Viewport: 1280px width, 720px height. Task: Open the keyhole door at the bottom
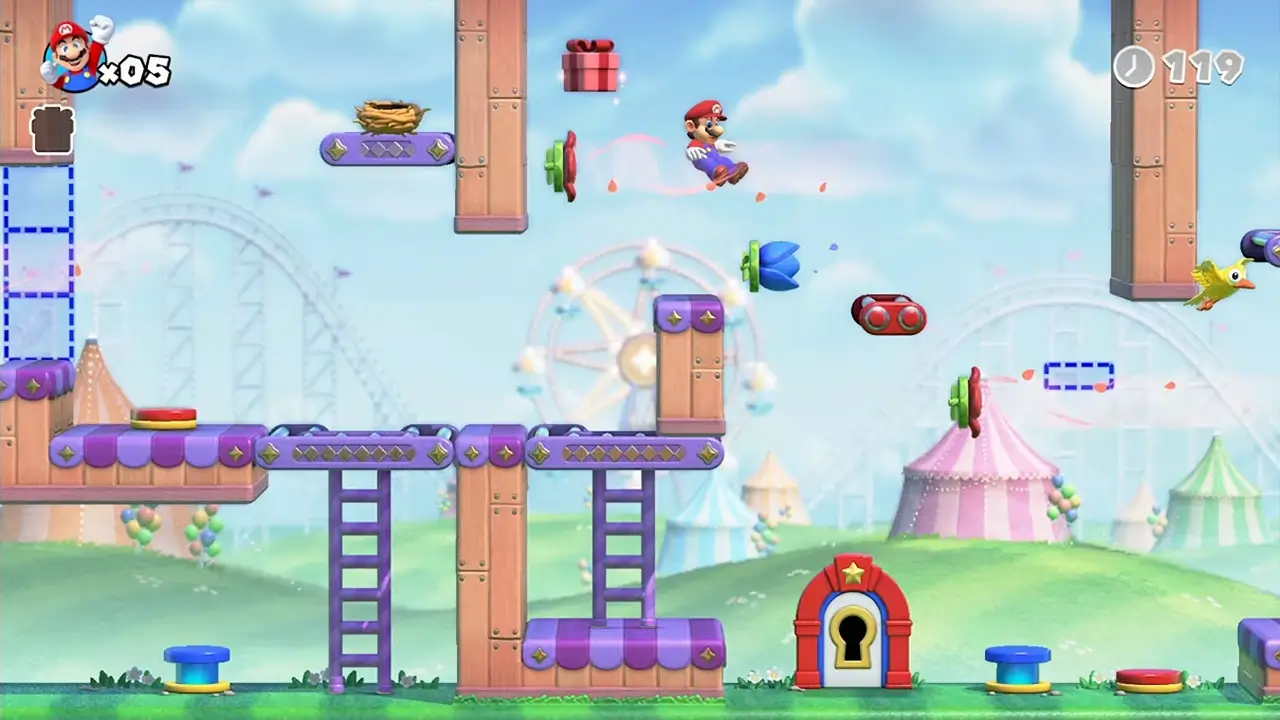pos(851,635)
